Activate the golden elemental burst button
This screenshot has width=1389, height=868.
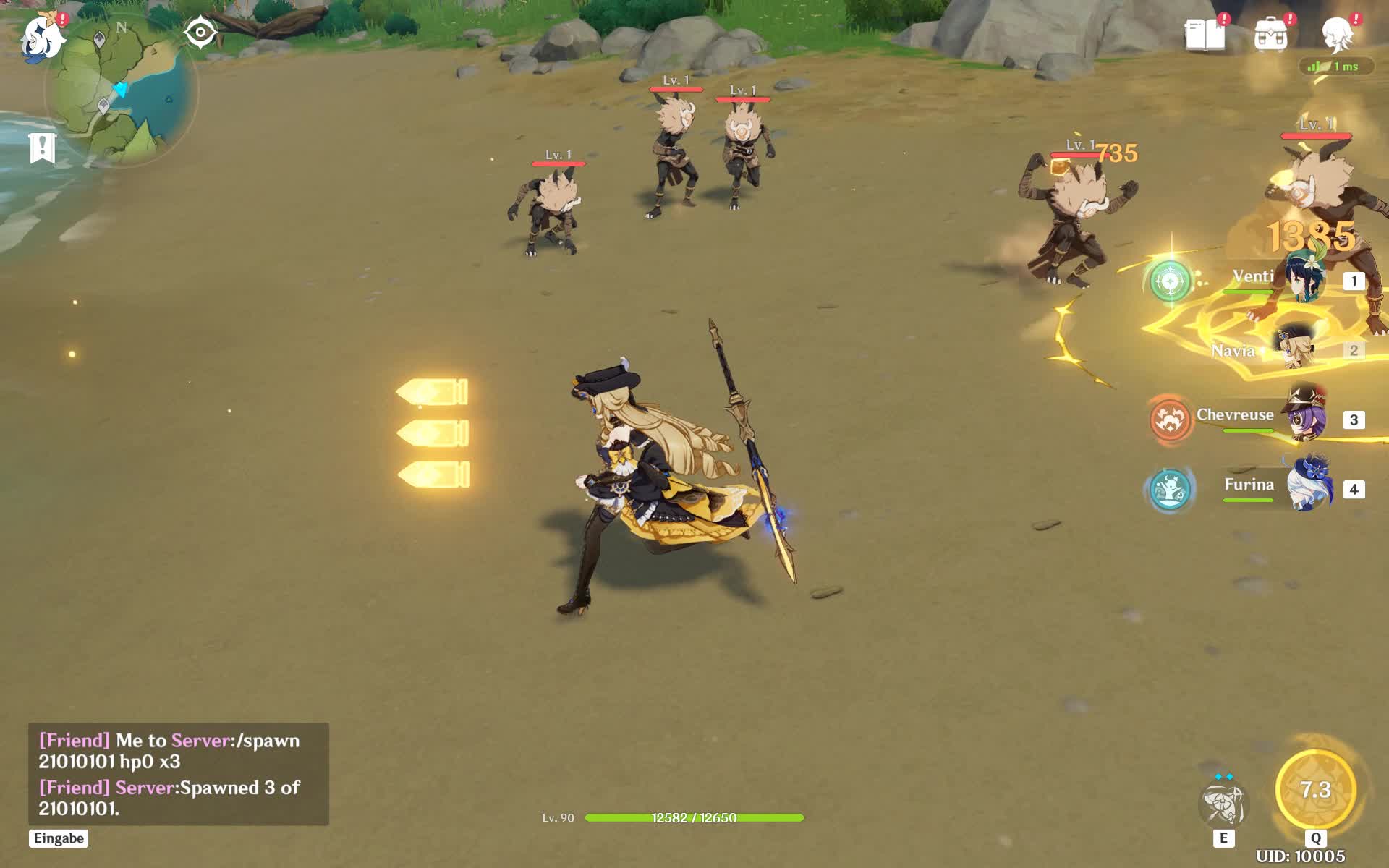click(1315, 790)
